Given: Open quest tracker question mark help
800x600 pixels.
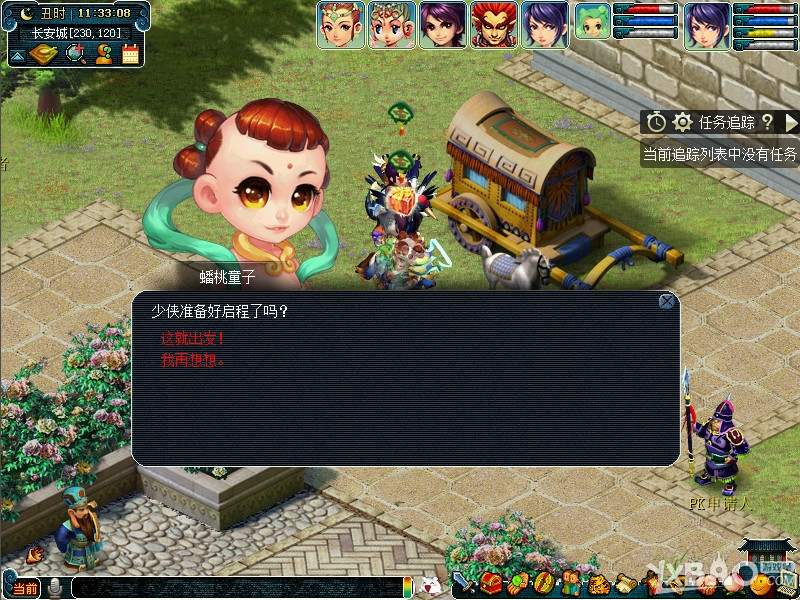Looking at the screenshot, I should tap(767, 122).
